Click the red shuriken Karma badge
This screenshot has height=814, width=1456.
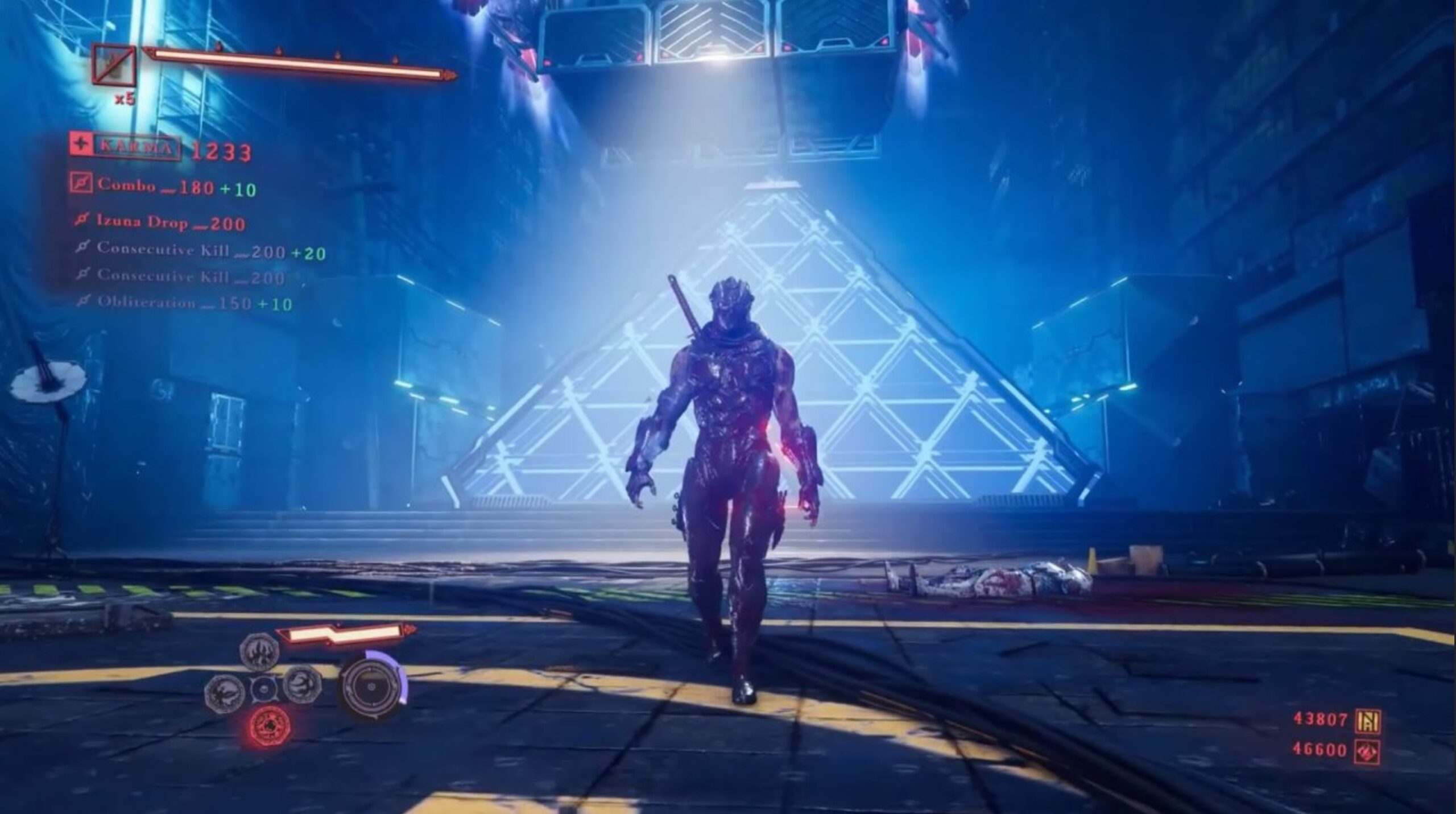pos(81,144)
